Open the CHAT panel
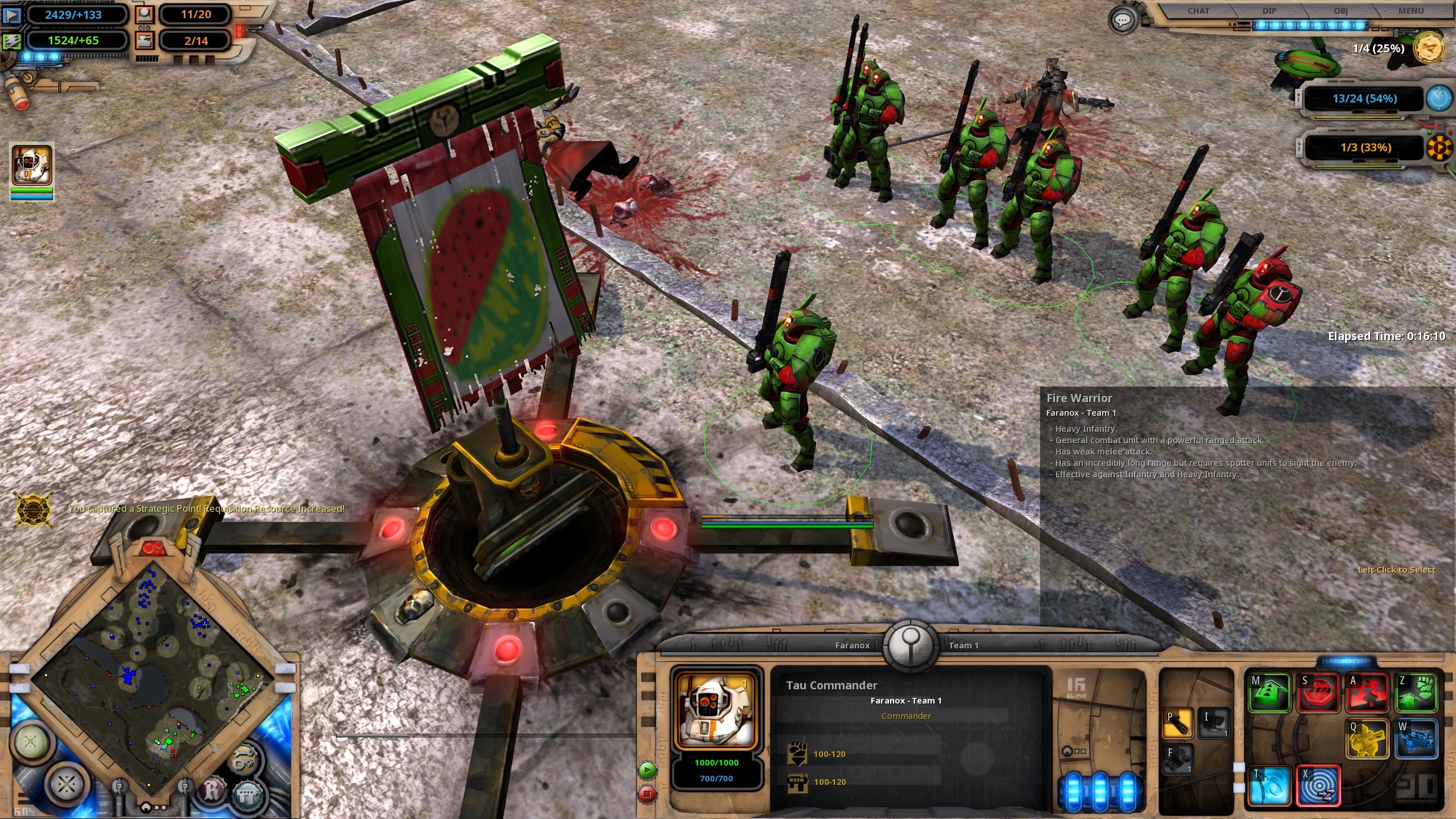1456x819 pixels. [x=1198, y=11]
